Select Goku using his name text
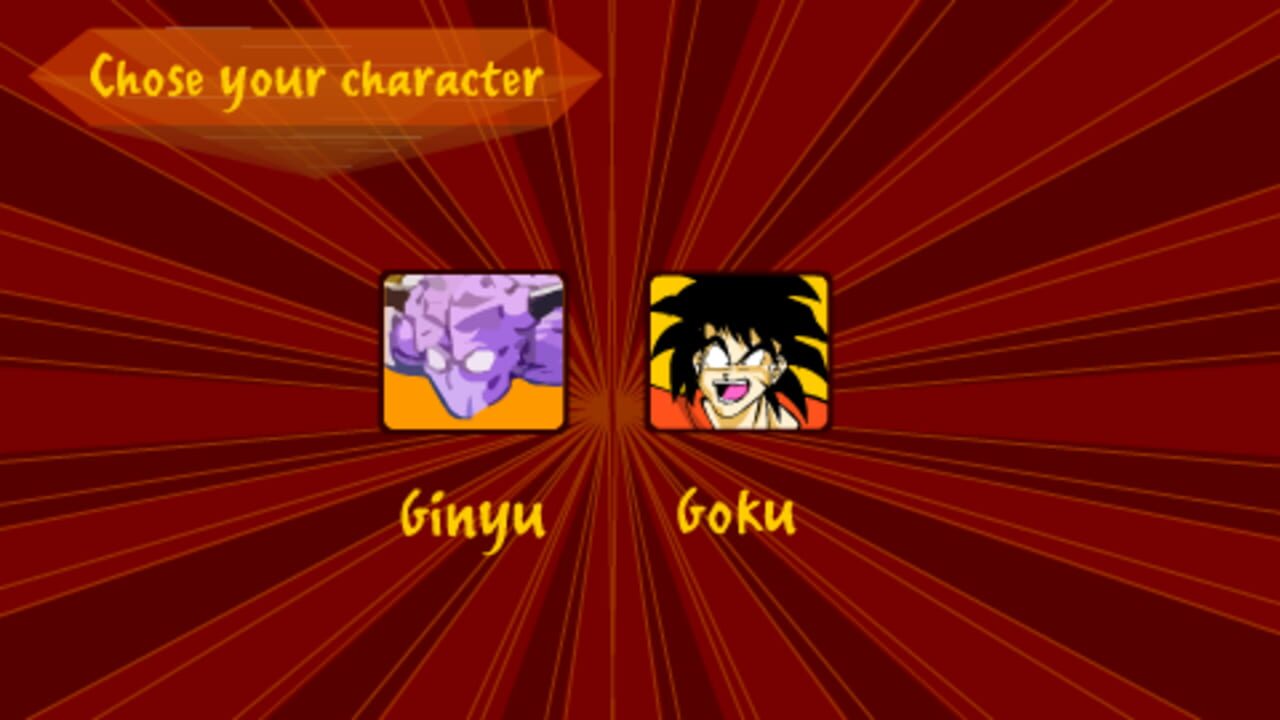 (x=735, y=513)
